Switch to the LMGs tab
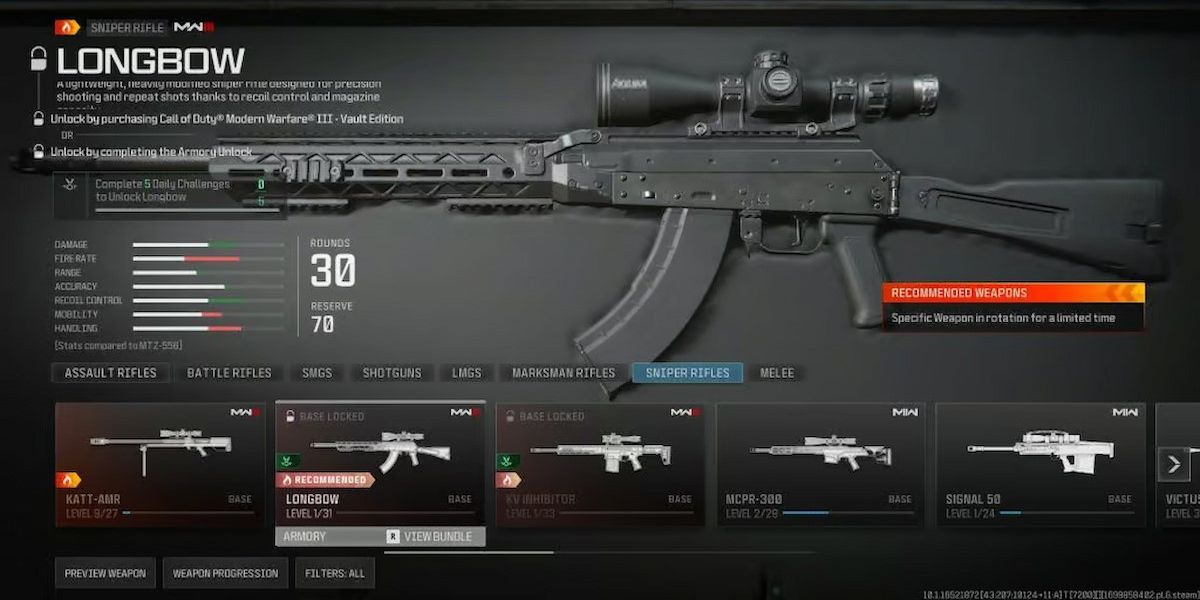The width and height of the screenshot is (1200, 600). [x=466, y=373]
